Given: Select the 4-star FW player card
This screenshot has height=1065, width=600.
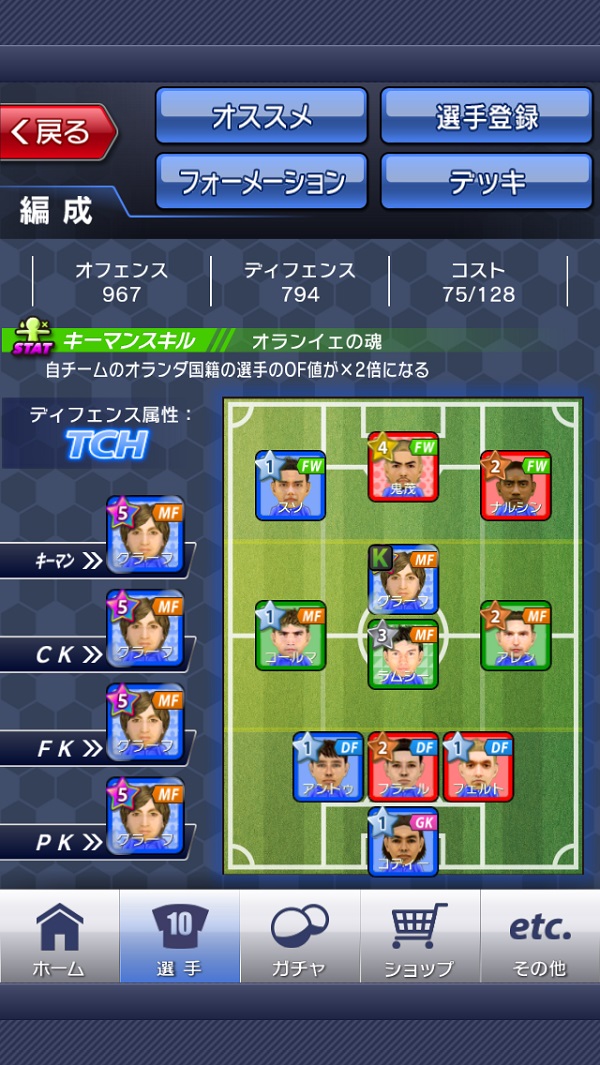Looking at the screenshot, I should click(403, 466).
